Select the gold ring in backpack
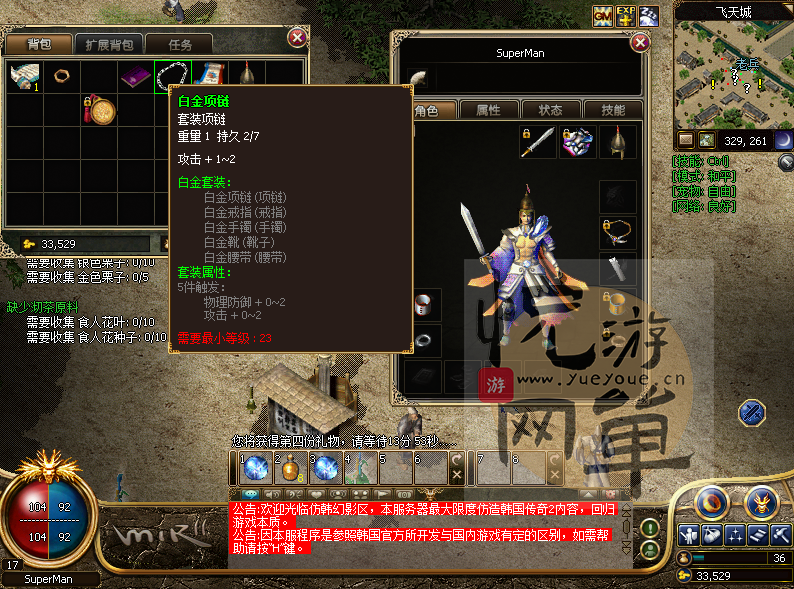Image resolution: width=794 pixels, height=589 pixels. [60, 75]
